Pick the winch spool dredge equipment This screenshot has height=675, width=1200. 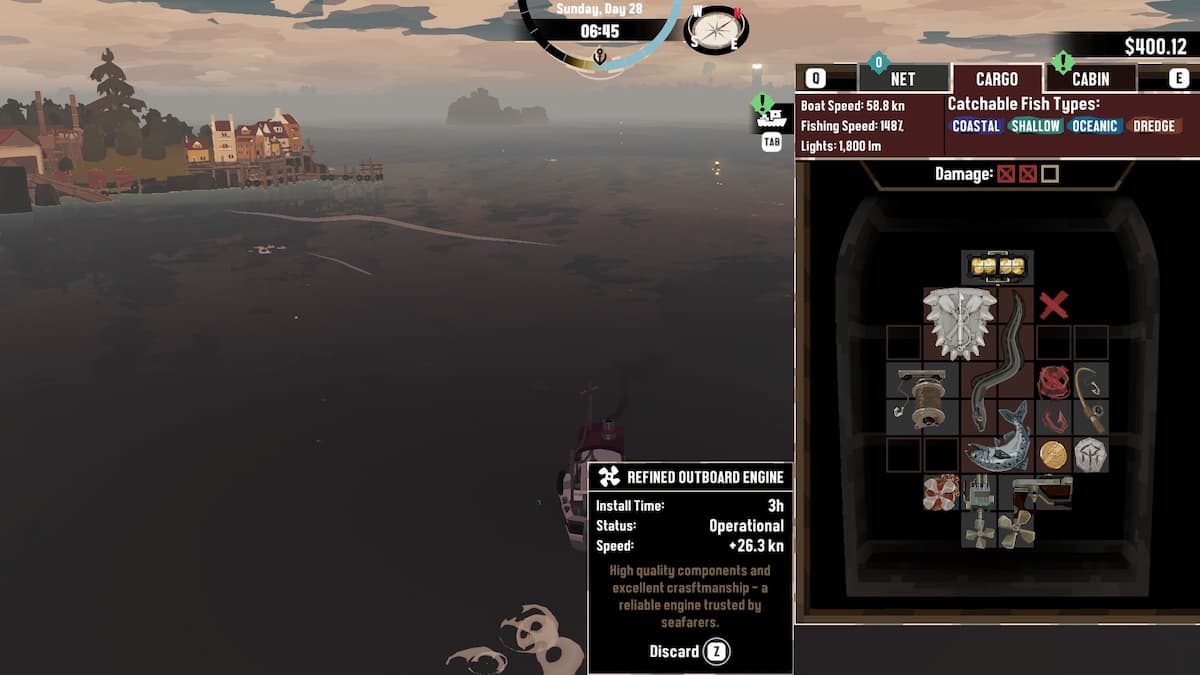click(922, 397)
